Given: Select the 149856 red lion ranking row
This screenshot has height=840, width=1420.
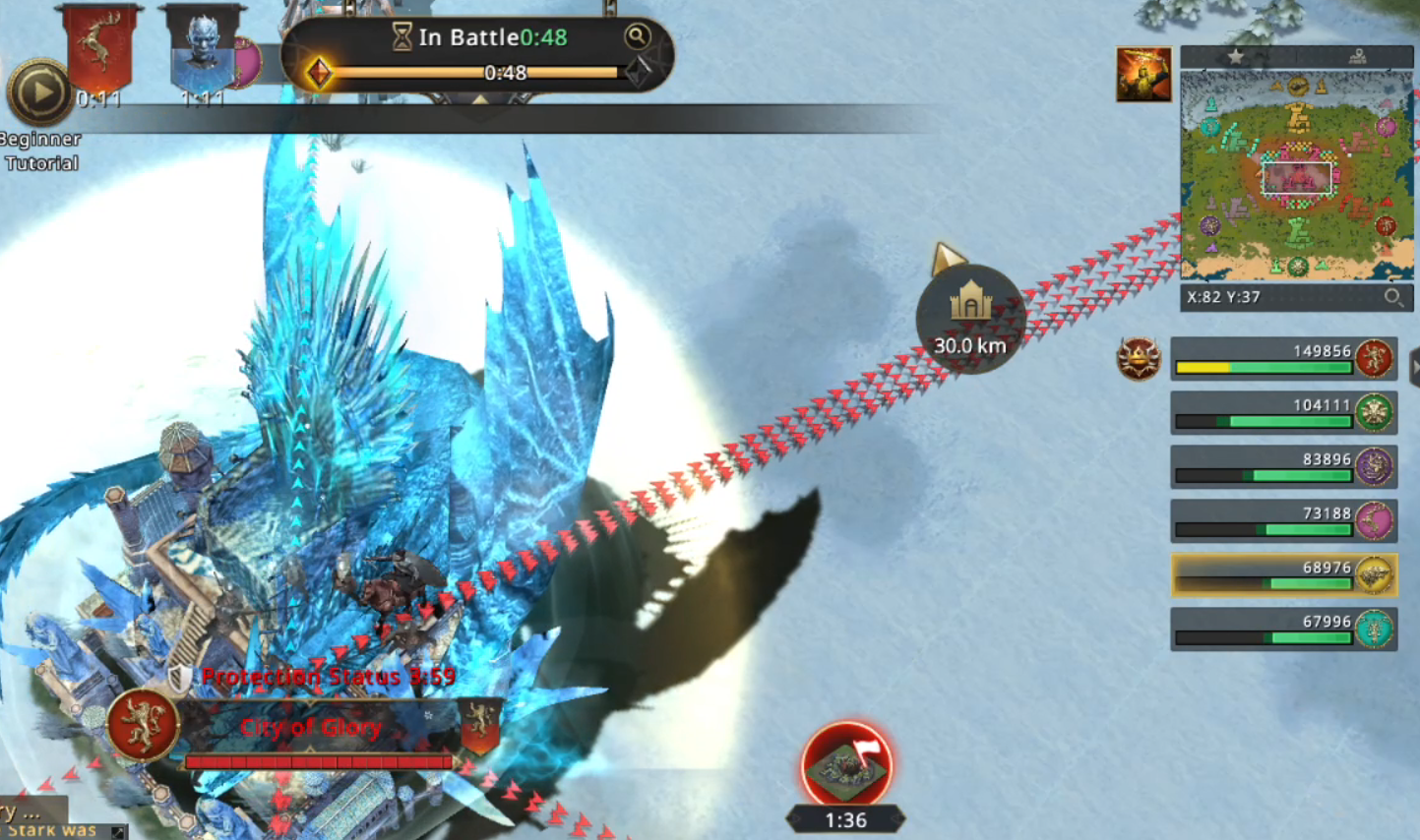Looking at the screenshot, I should pos(1283,359).
